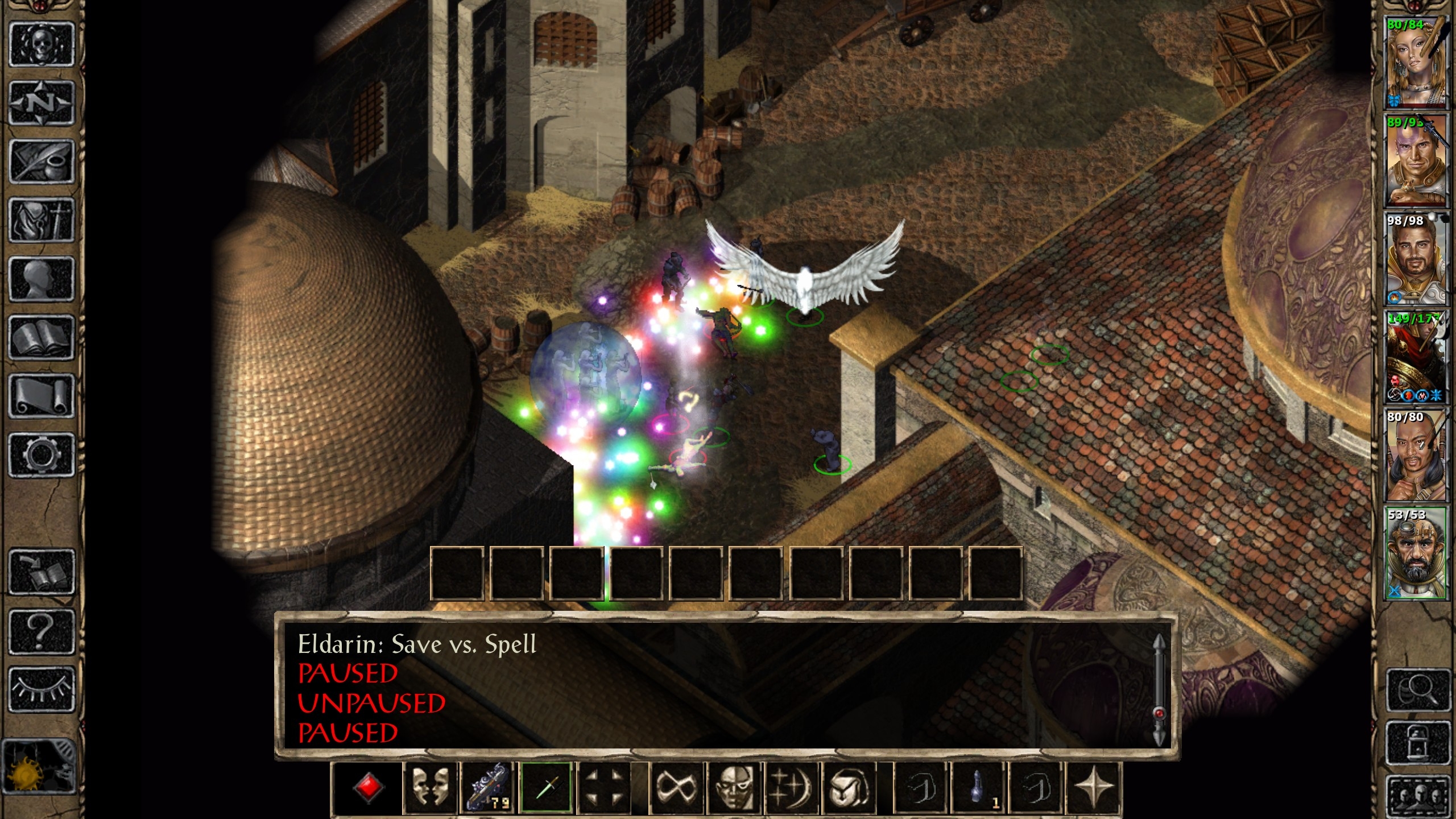Click the magnifying glass highlight button
1456x819 pixels.
click(1417, 690)
